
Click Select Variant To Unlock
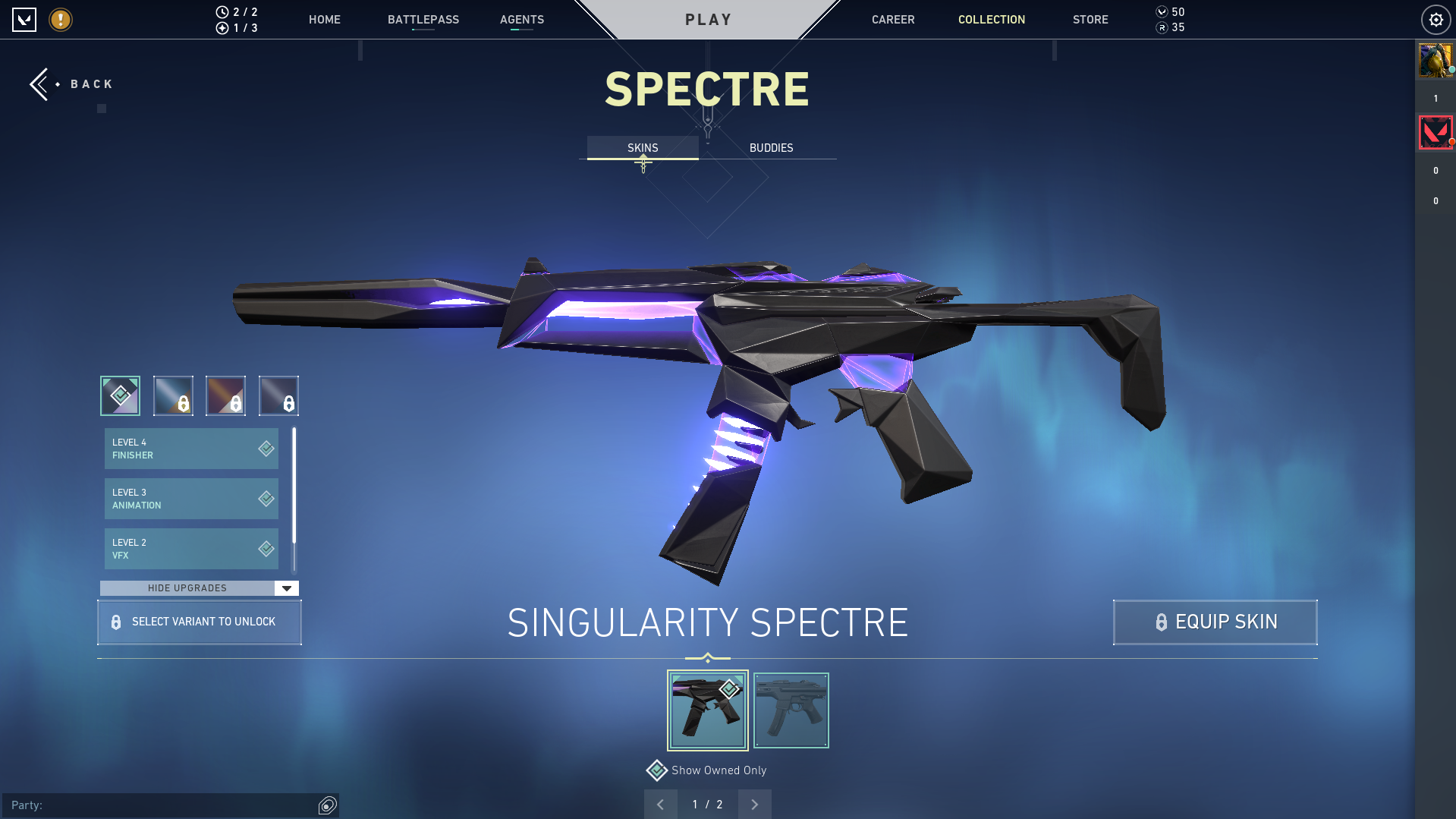point(199,622)
